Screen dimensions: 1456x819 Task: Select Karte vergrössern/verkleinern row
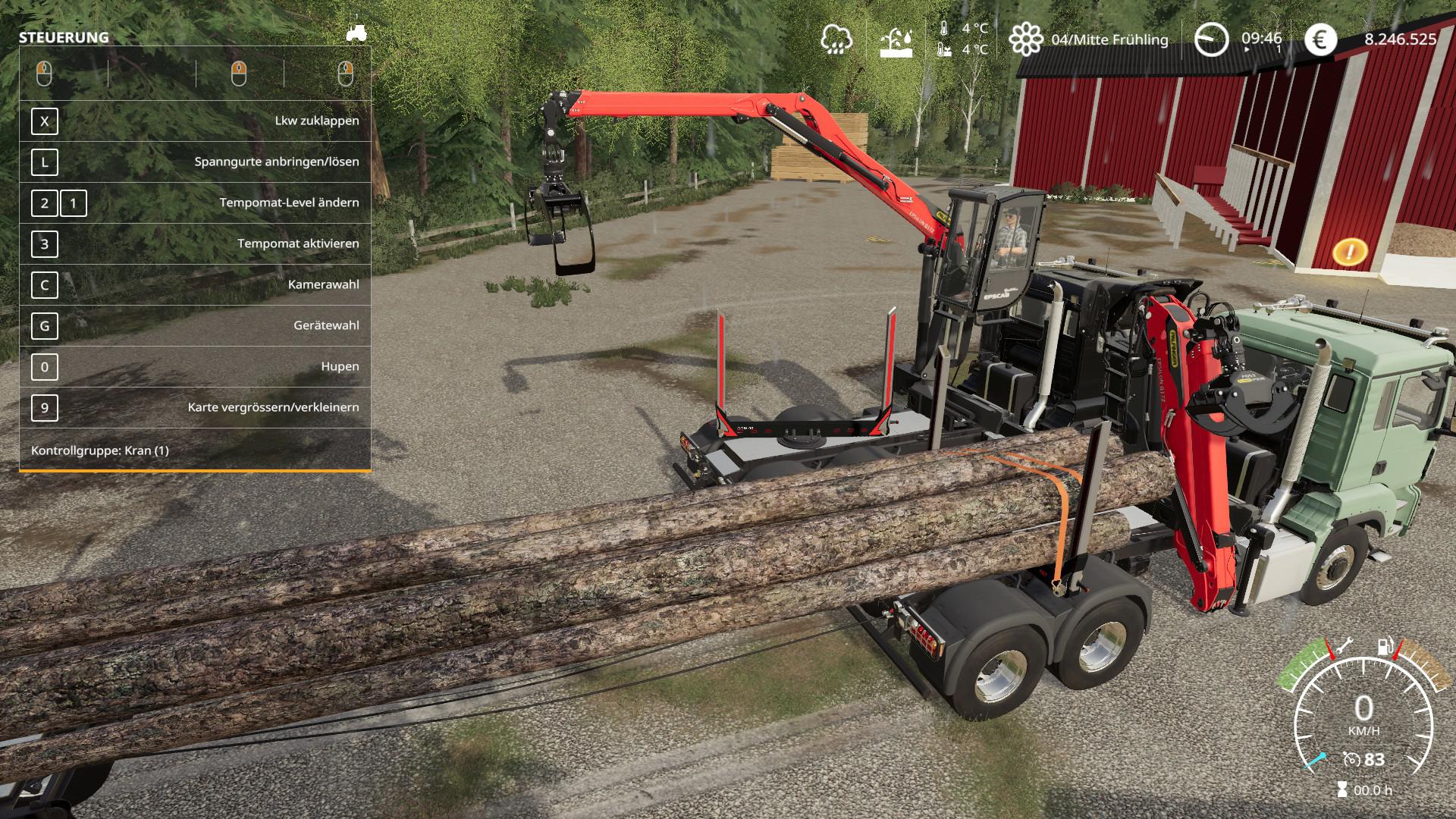coord(195,408)
